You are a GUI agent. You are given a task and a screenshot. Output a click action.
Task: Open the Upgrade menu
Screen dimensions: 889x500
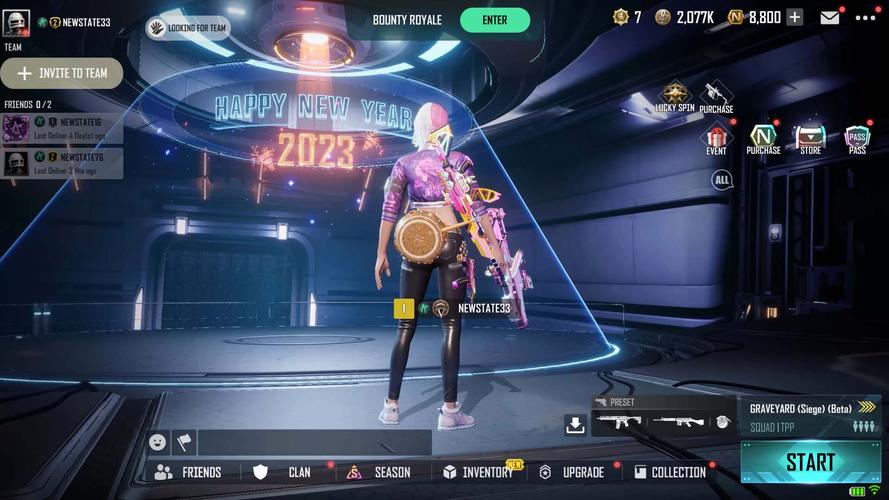tap(573, 472)
